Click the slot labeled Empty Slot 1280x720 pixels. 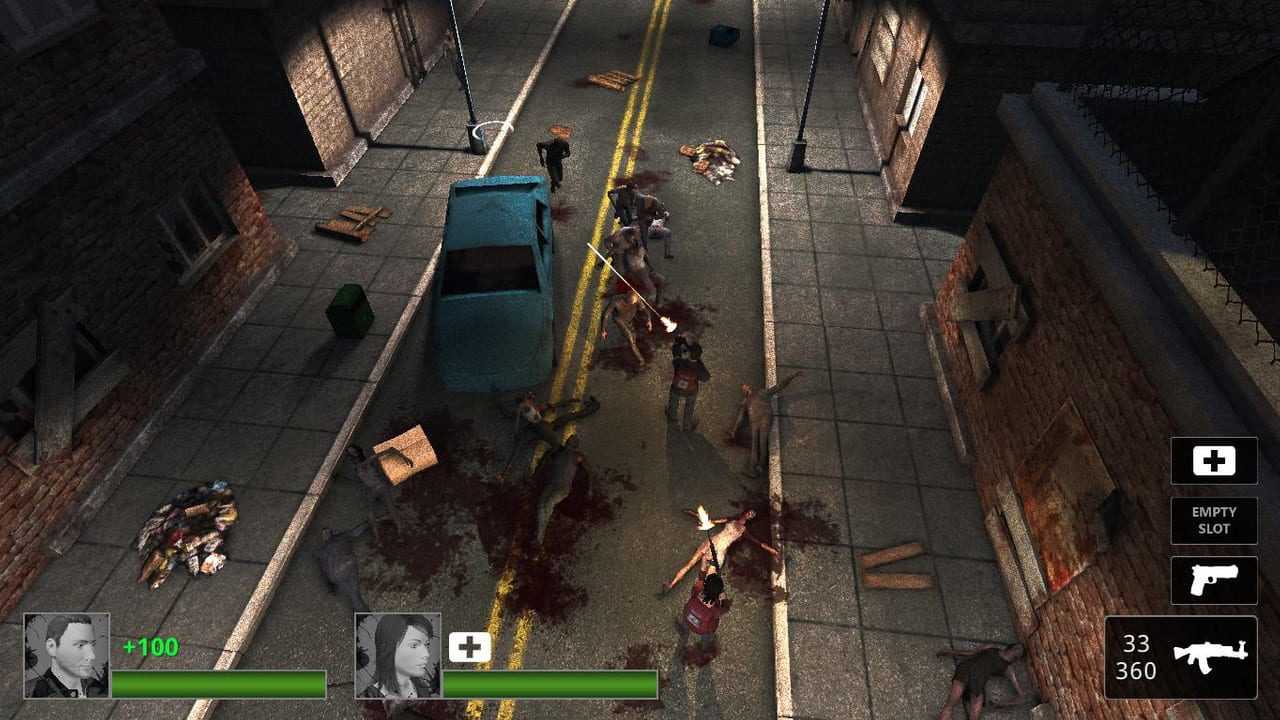point(1214,520)
